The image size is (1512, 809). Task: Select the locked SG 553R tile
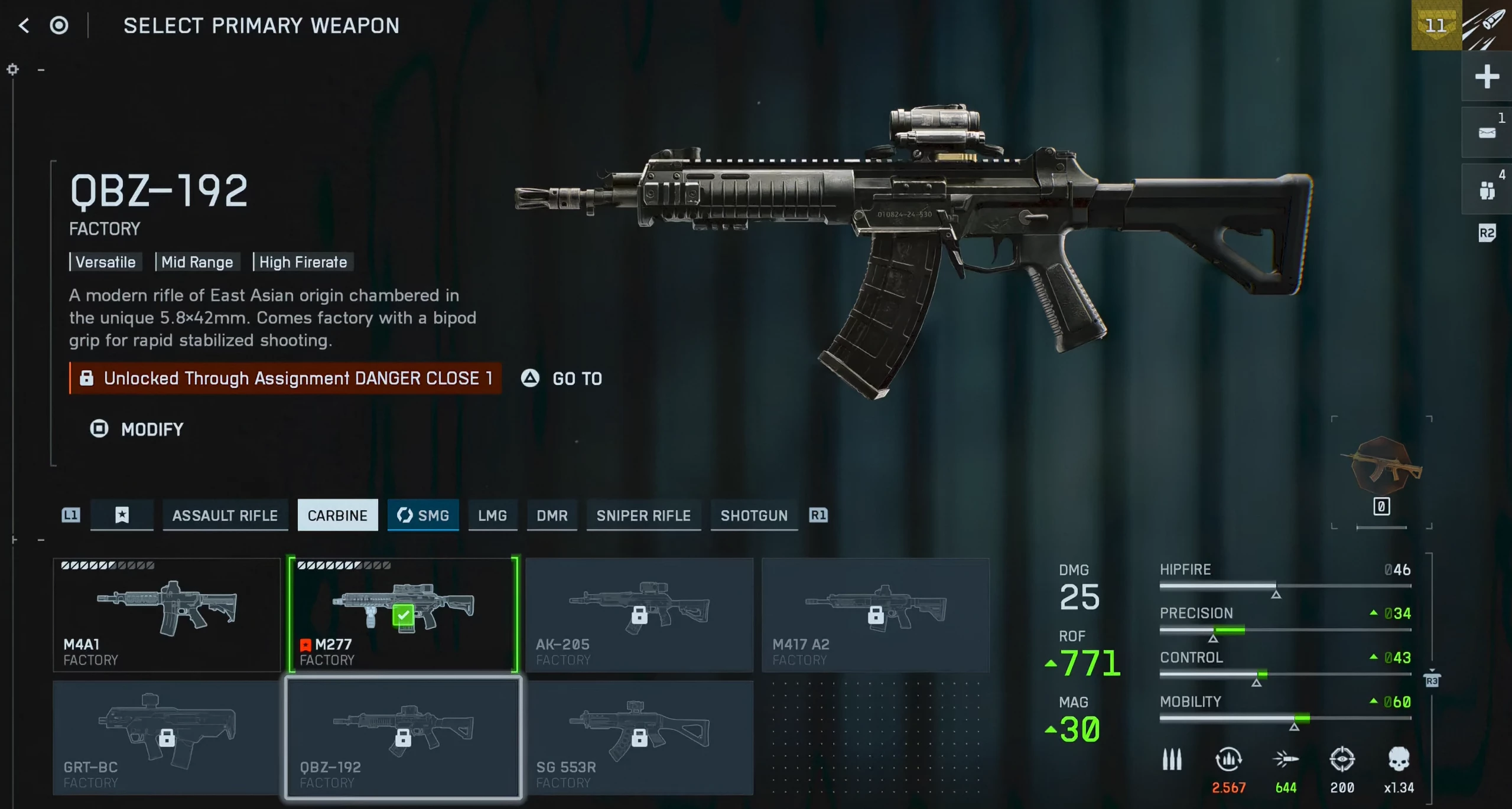[x=639, y=738]
